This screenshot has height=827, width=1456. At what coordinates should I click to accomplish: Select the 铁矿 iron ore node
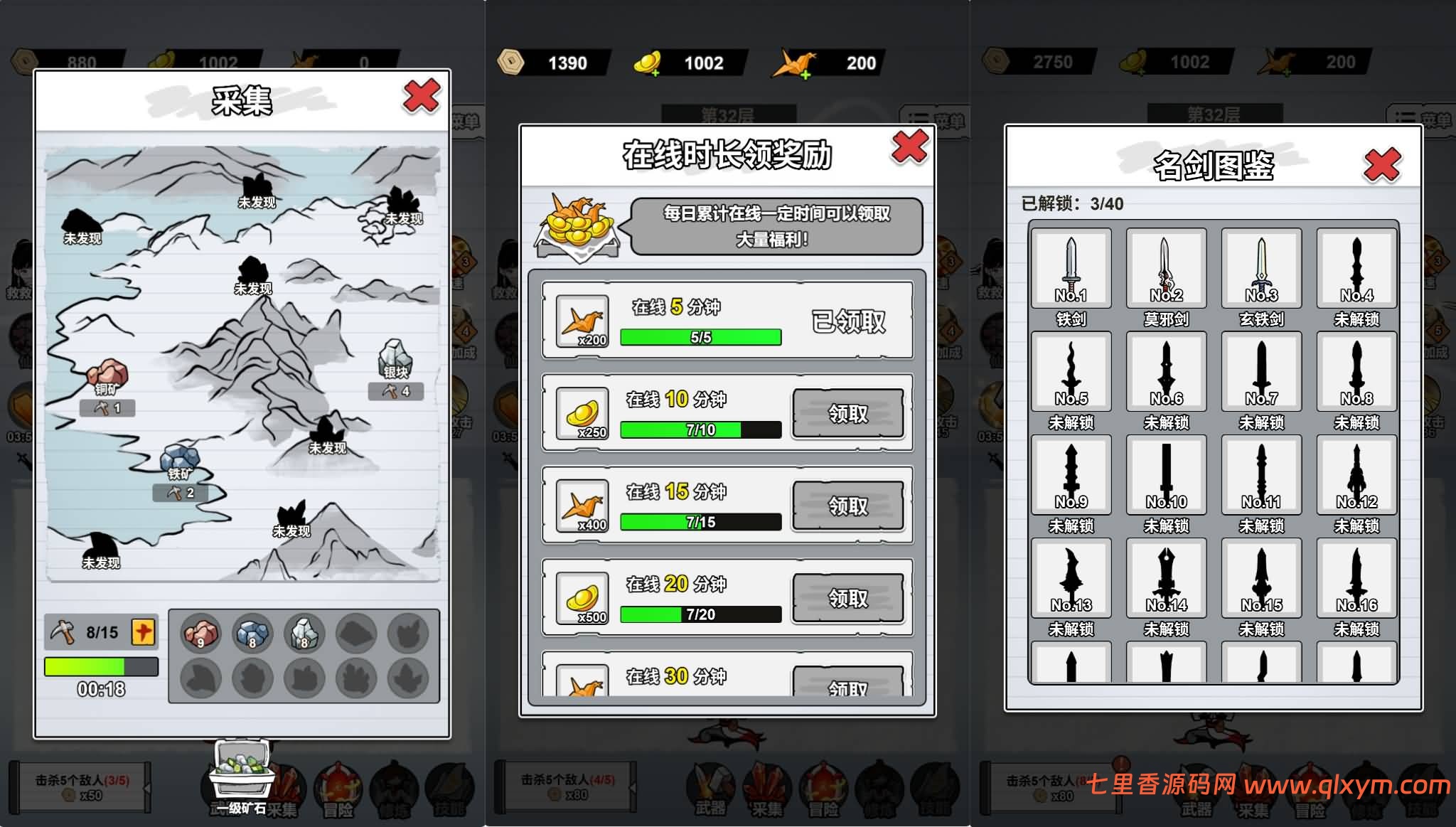click(180, 461)
